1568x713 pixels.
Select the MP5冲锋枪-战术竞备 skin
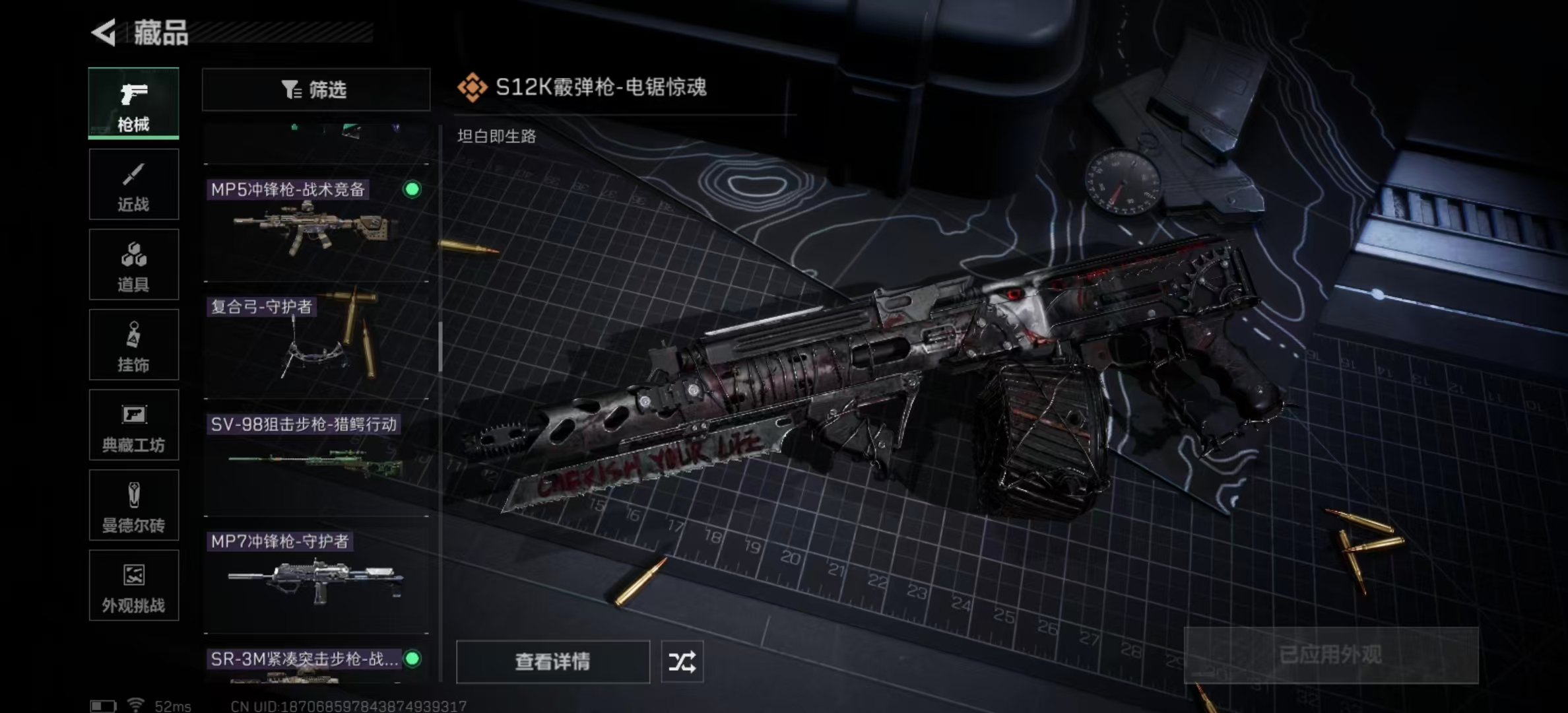click(316, 224)
